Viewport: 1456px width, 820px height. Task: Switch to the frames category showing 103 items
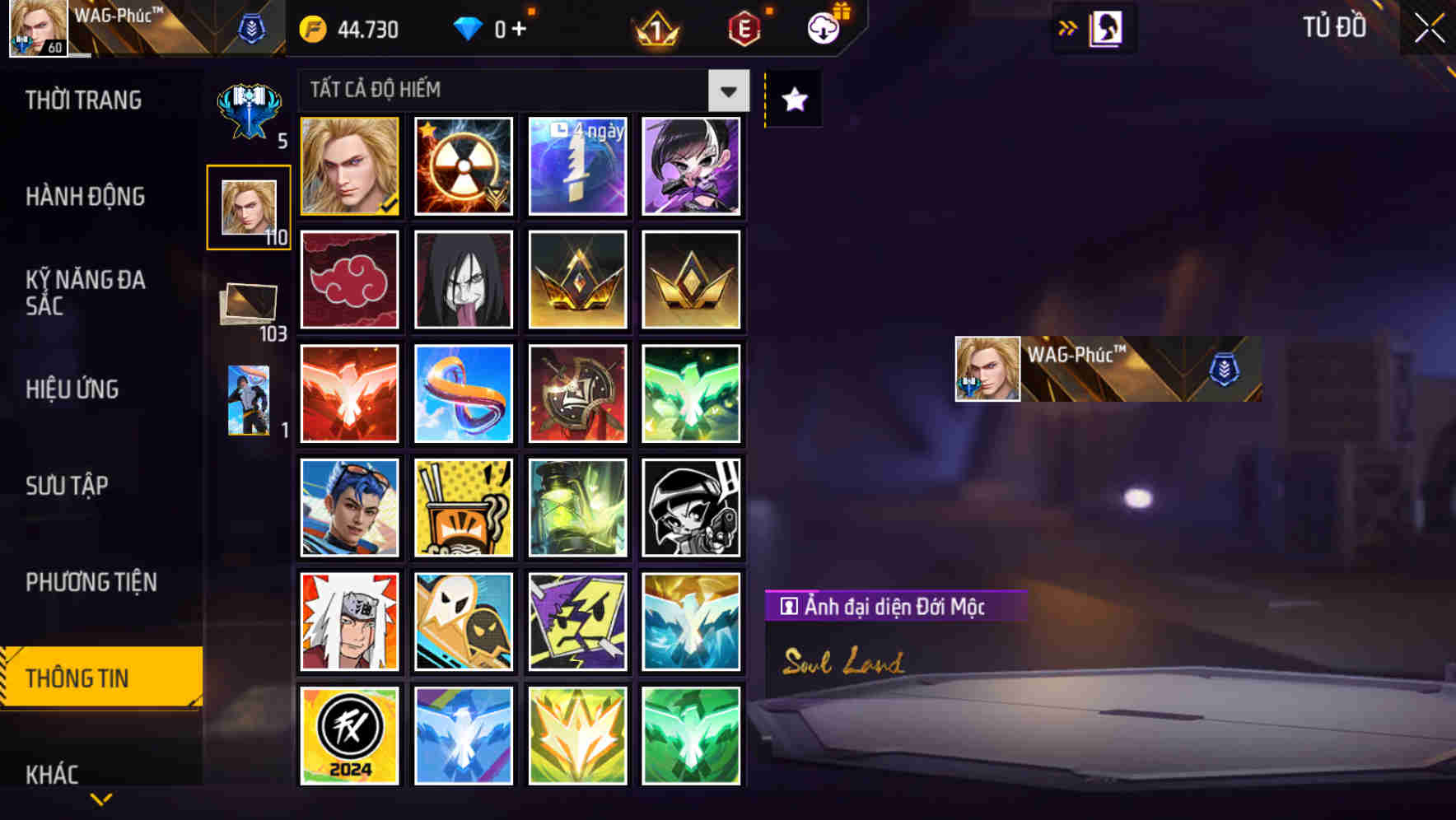pyautogui.click(x=248, y=302)
